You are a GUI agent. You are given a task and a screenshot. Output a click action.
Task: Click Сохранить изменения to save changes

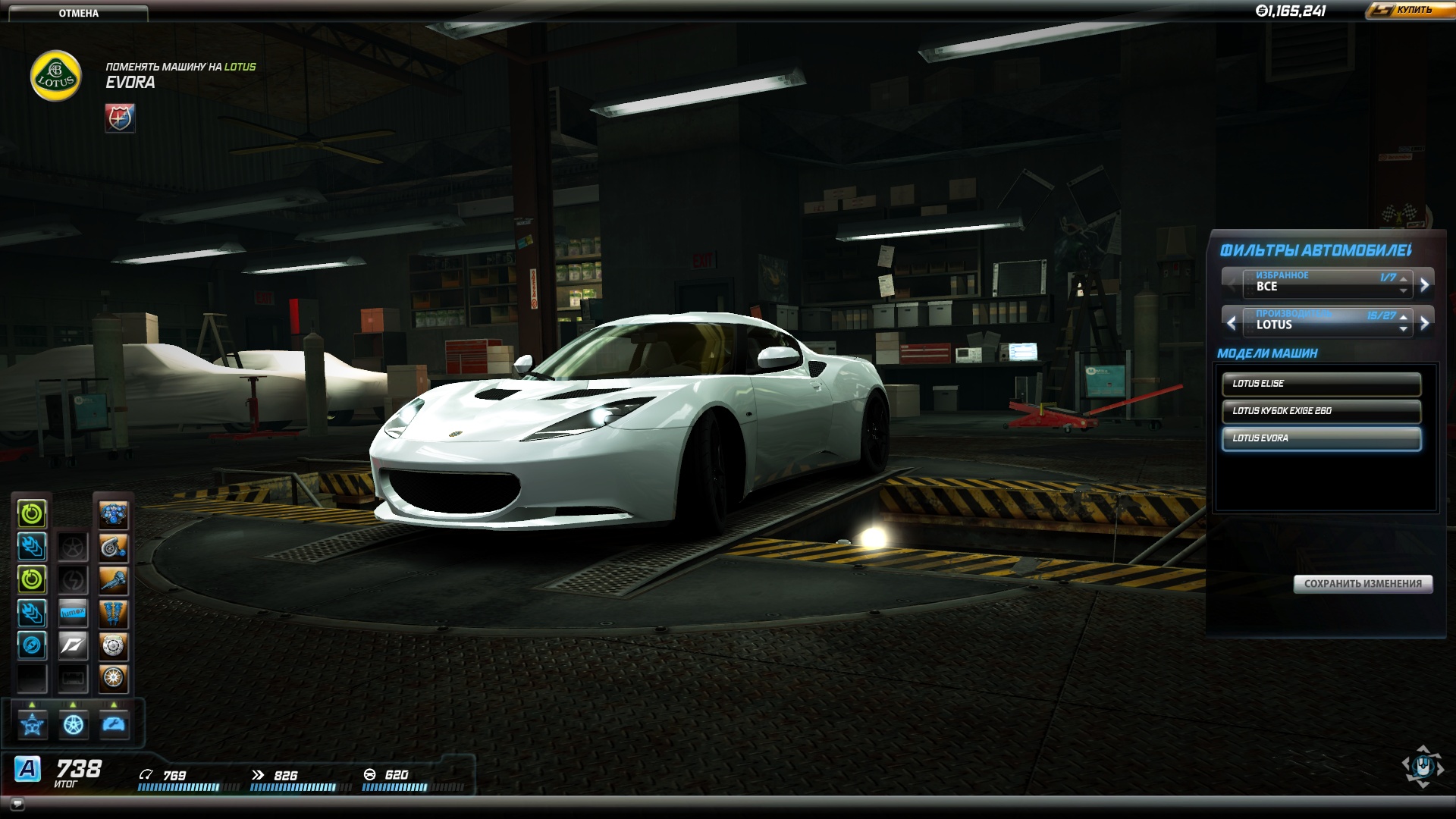(x=1362, y=584)
